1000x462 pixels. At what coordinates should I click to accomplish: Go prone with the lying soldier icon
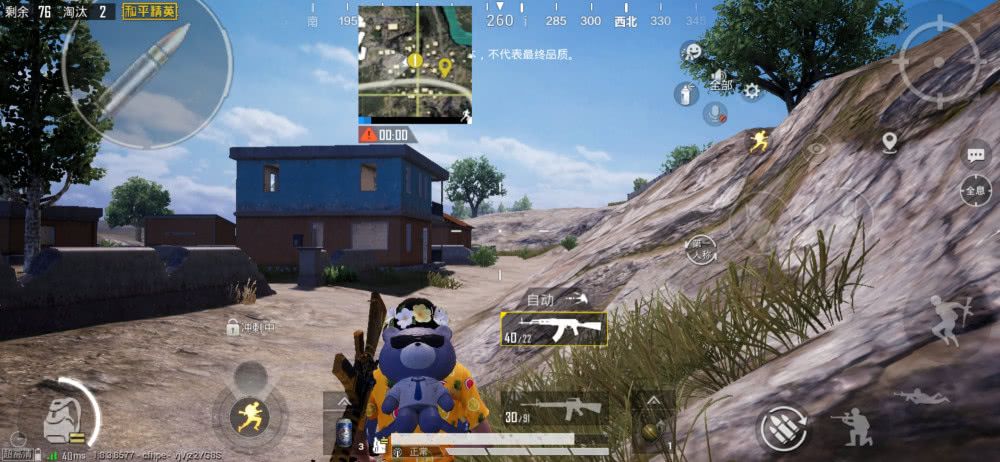tap(922, 396)
